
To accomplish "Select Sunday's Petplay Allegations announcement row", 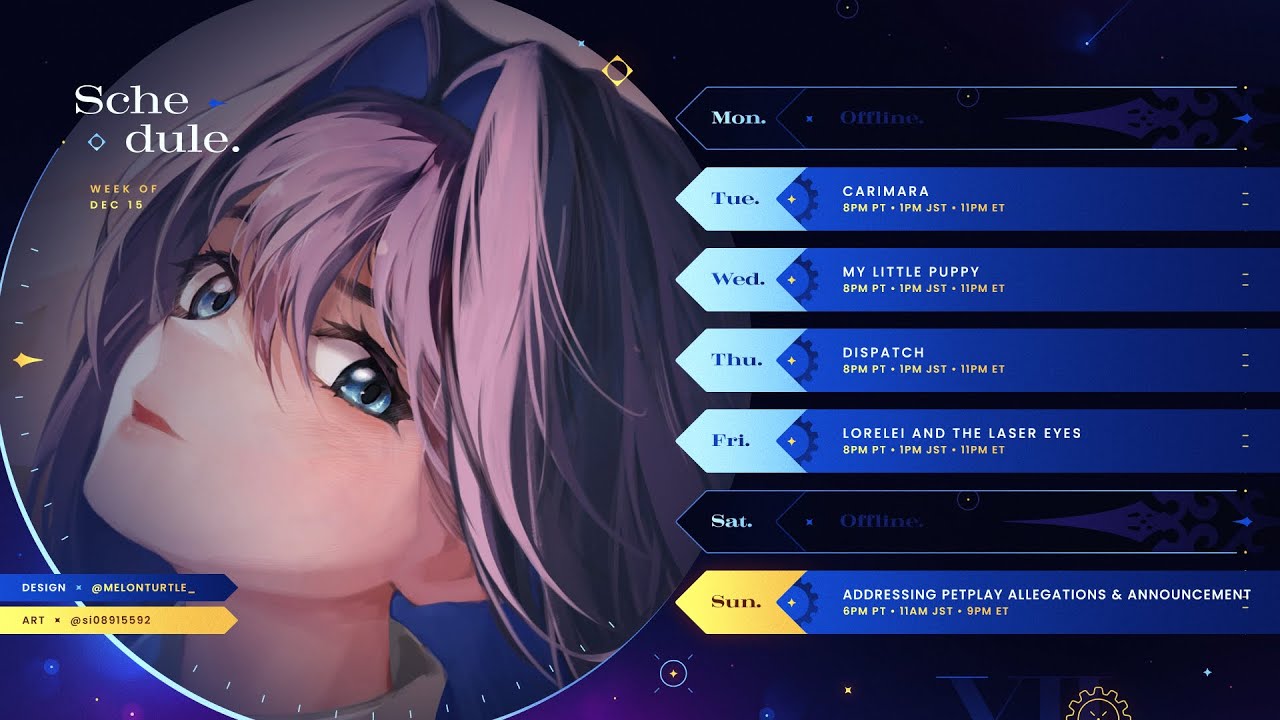I will click(x=960, y=602).
